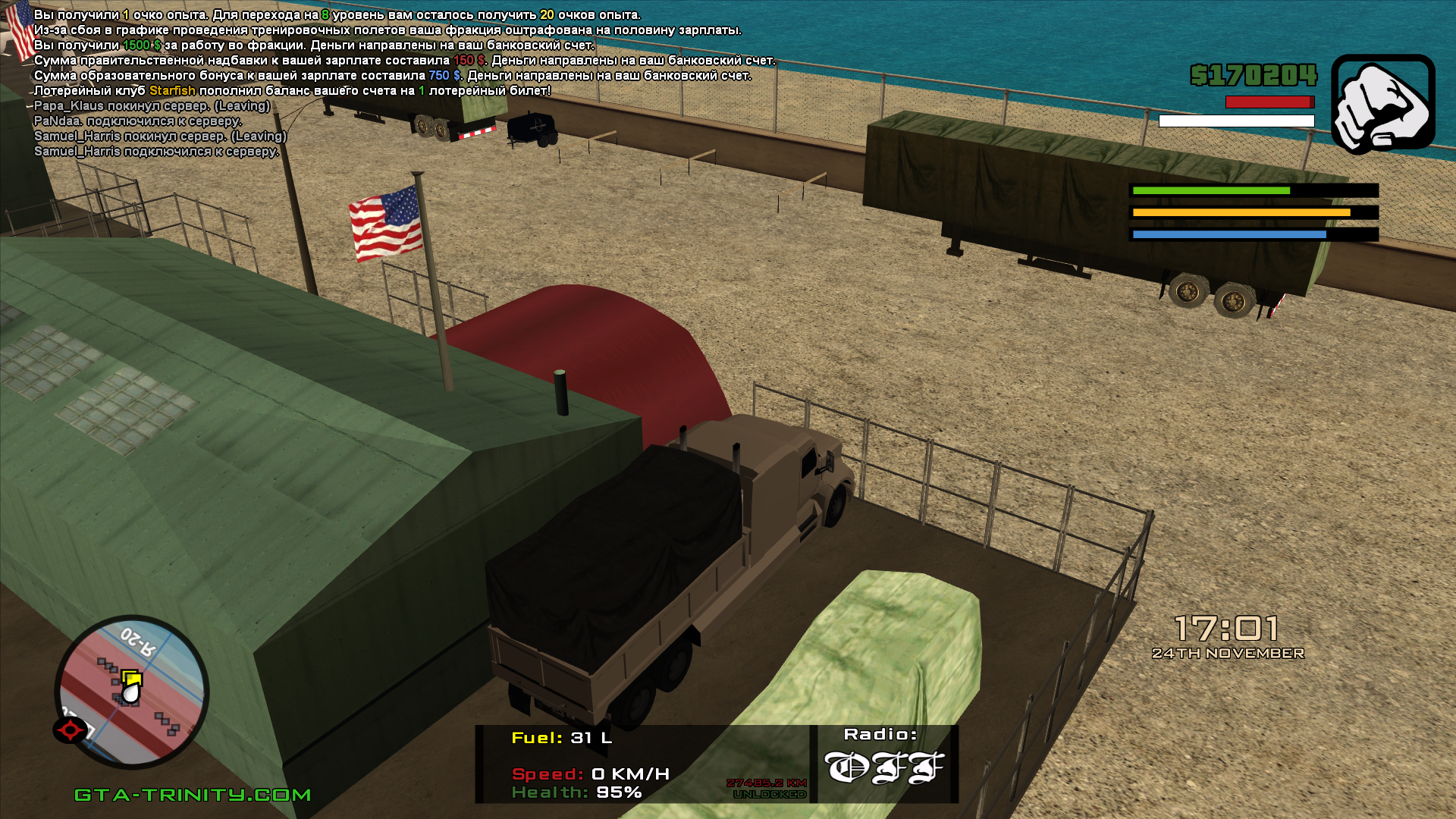Toggle the Radio OFF indicator
Viewport: 1456px width, 819px height.
(x=883, y=767)
